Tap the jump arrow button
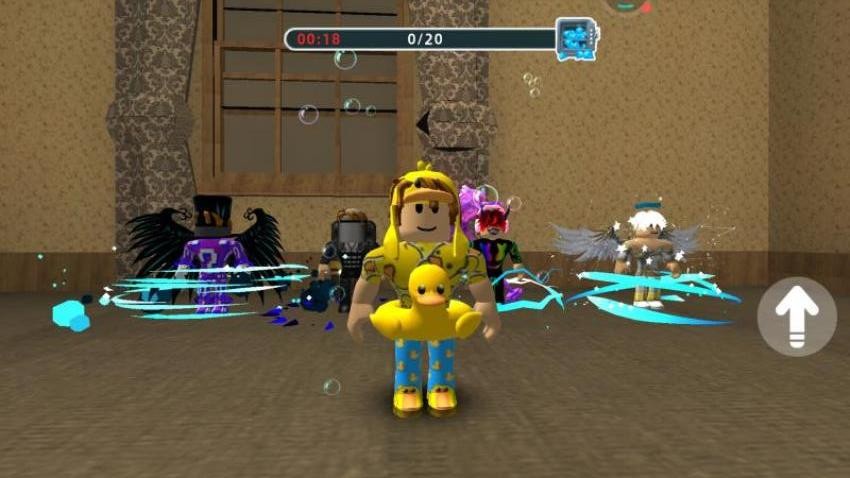This screenshot has width=850, height=478. coord(796,317)
